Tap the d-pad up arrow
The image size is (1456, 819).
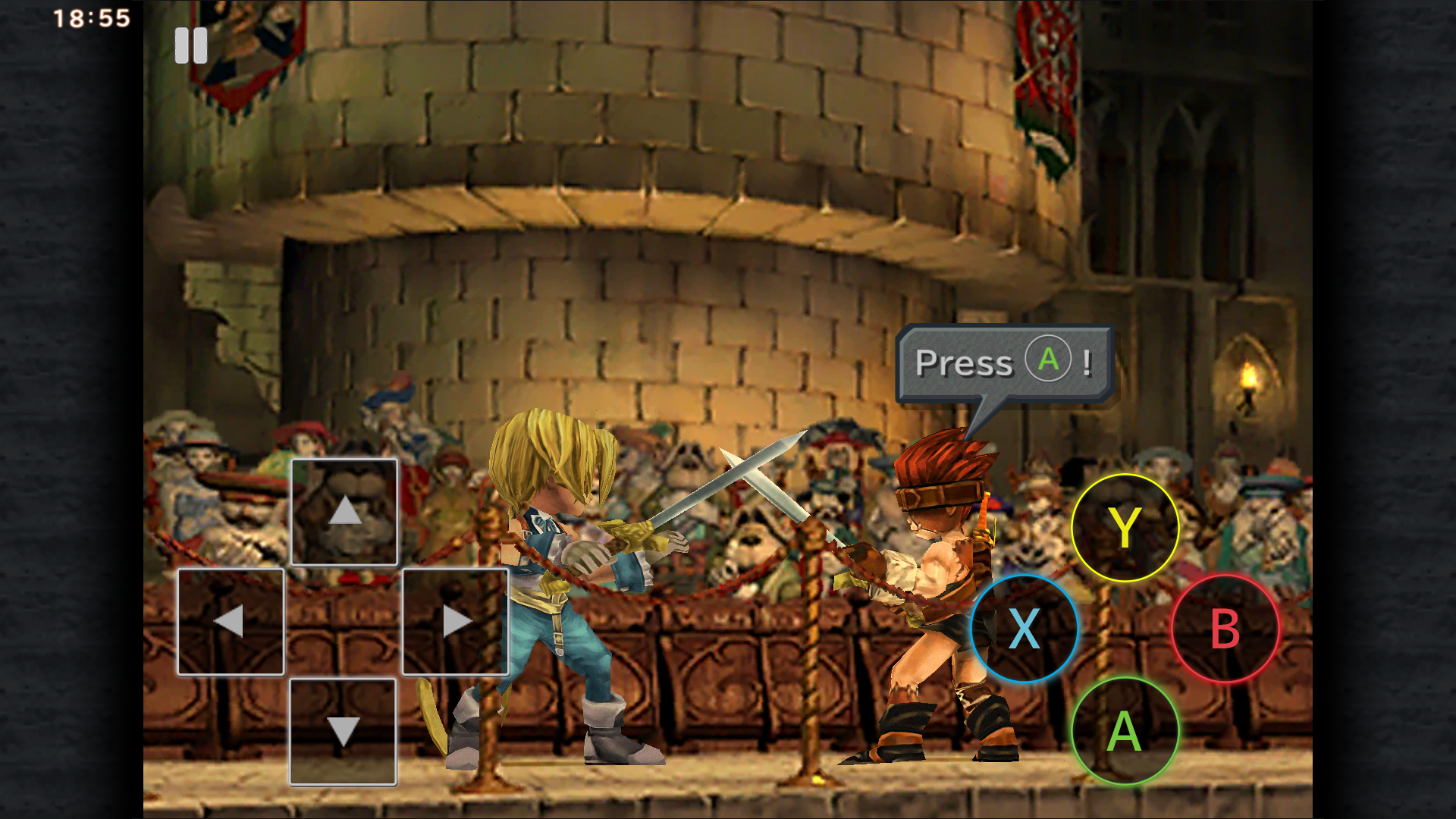pyautogui.click(x=344, y=512)
